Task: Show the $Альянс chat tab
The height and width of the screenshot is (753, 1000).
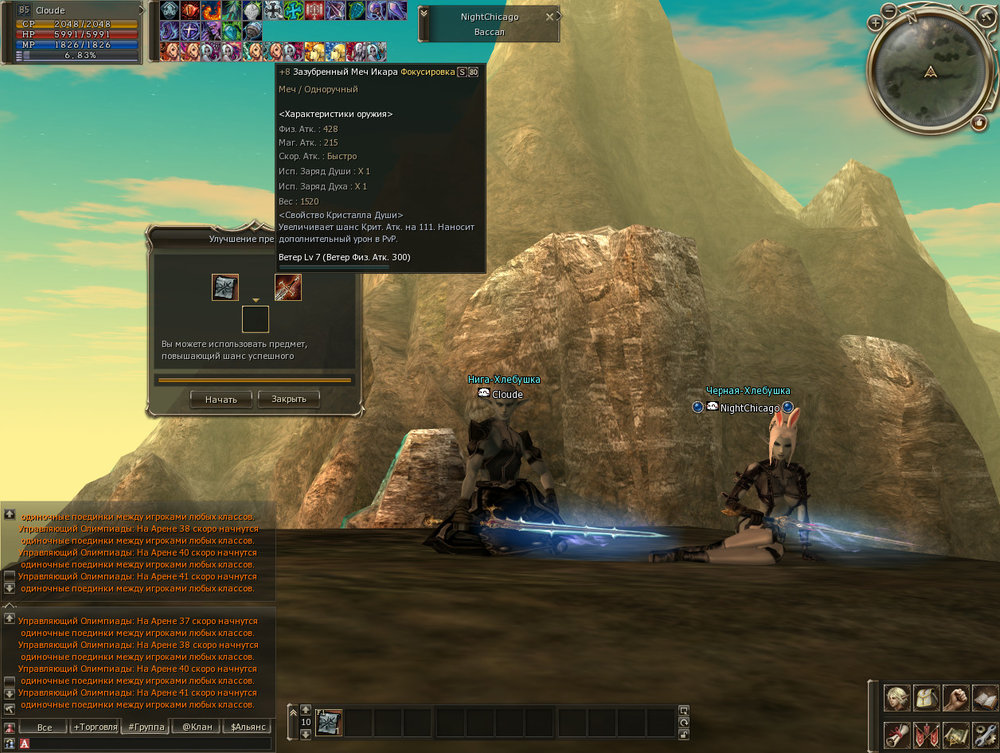Action: pyautogui.click(x=246, y=727)
